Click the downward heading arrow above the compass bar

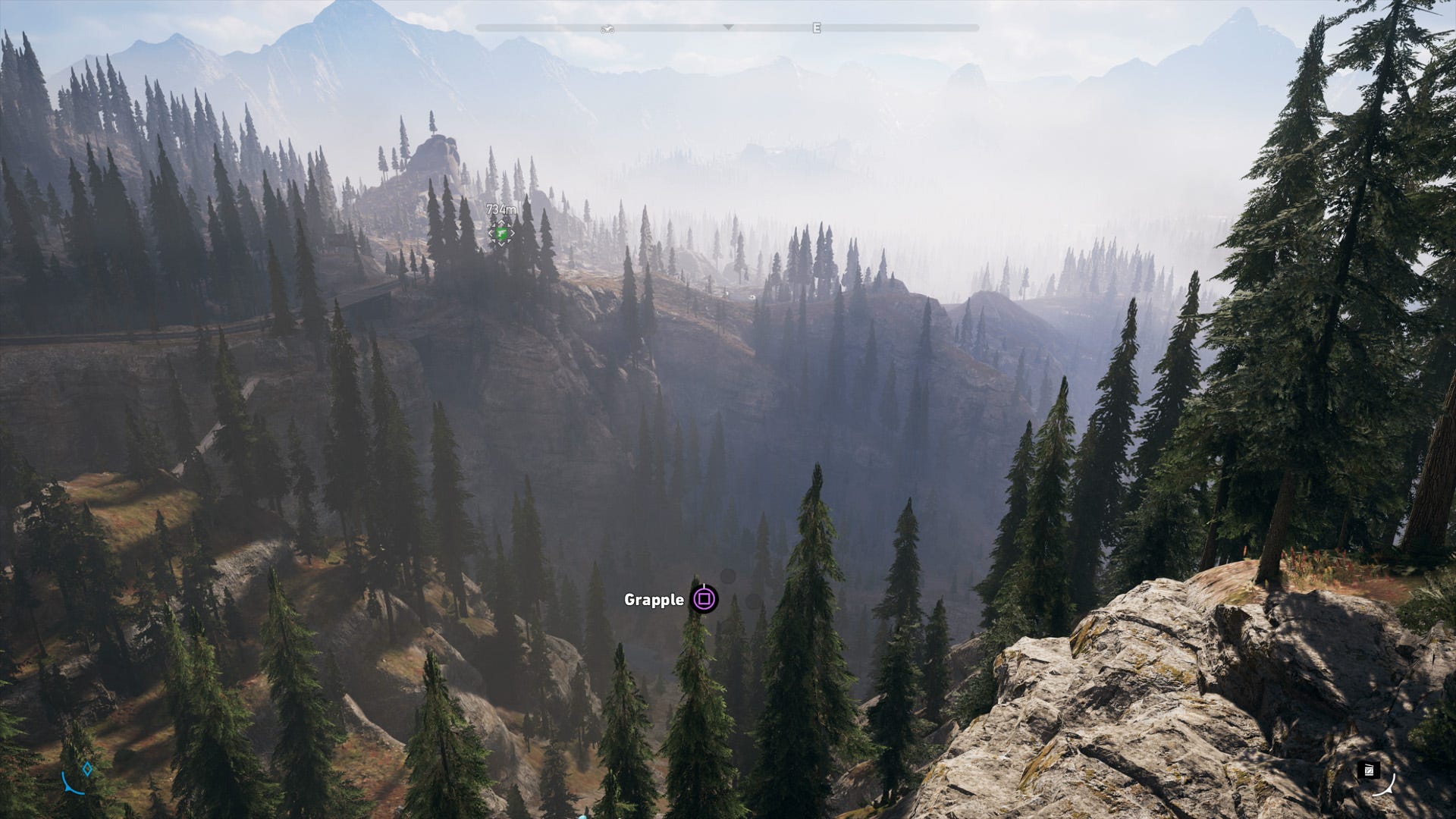point(728,26)
